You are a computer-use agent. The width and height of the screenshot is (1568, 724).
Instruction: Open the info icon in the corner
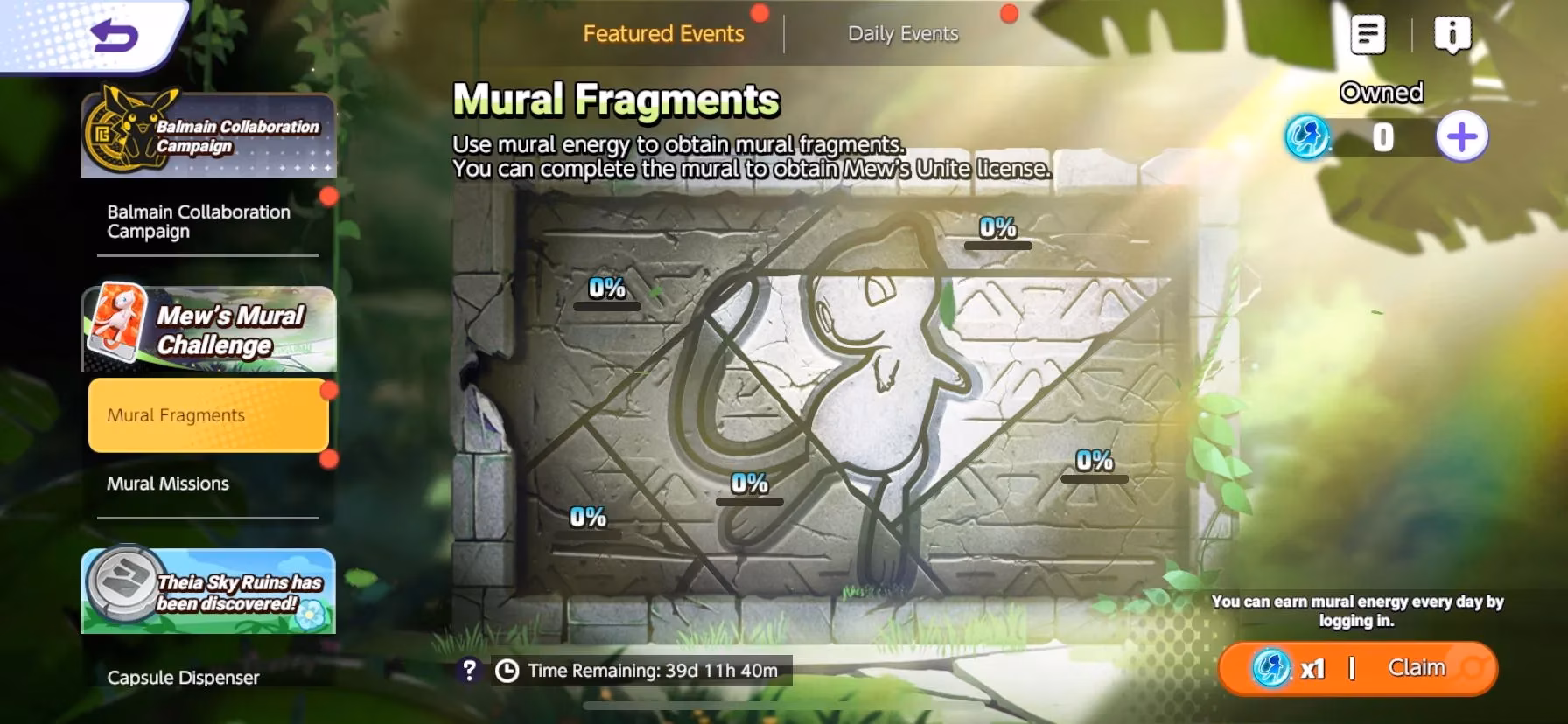[x=1452, y=33]
